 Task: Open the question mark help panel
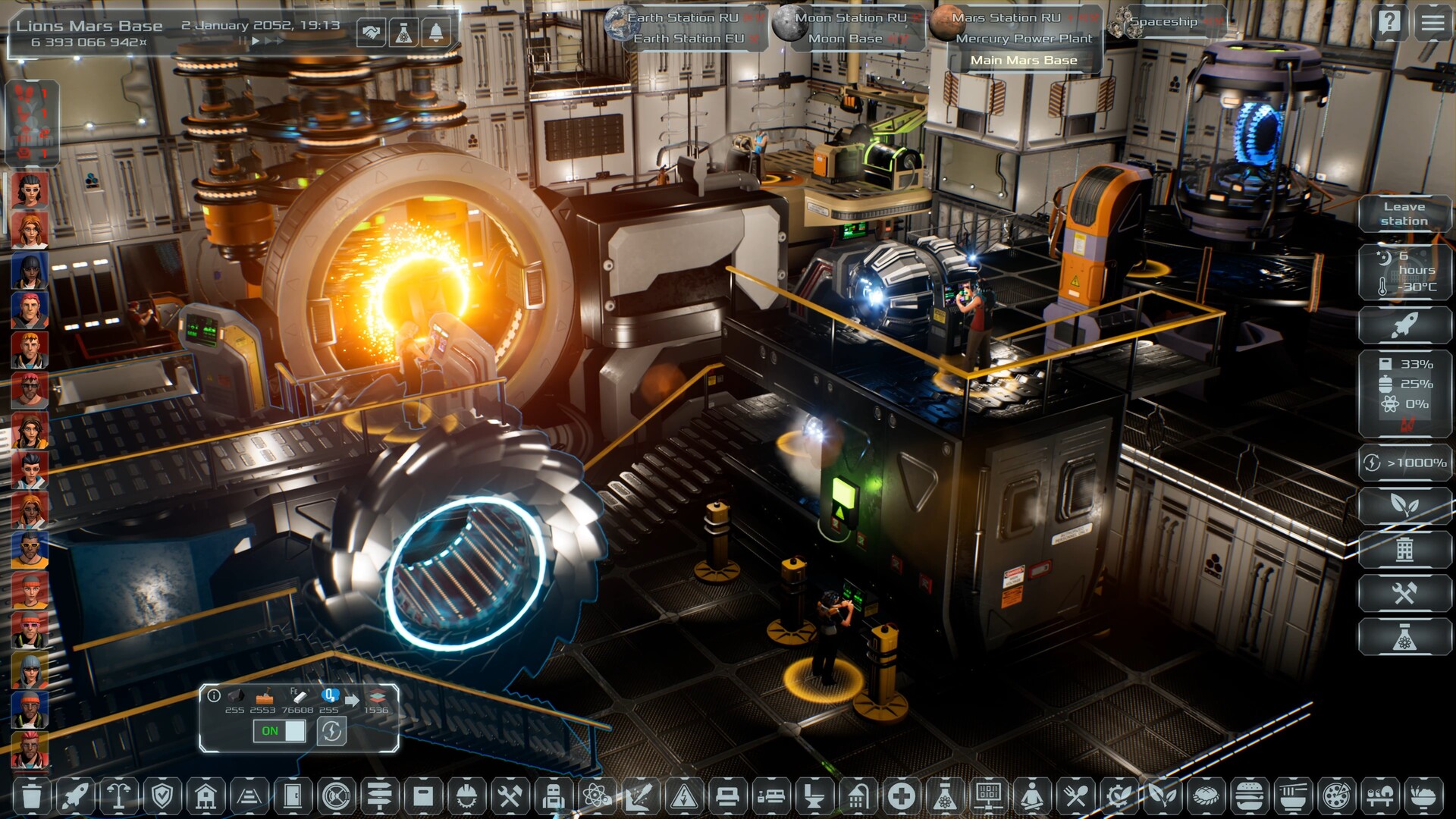(x=1389, y=23)
